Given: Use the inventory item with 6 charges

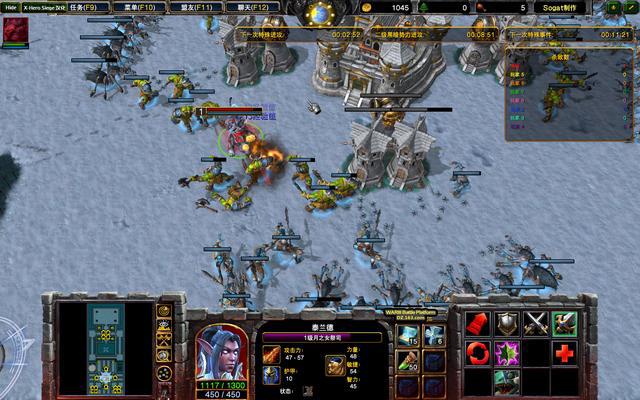Looking at the screenshot, I should click(x=433, y=335).
